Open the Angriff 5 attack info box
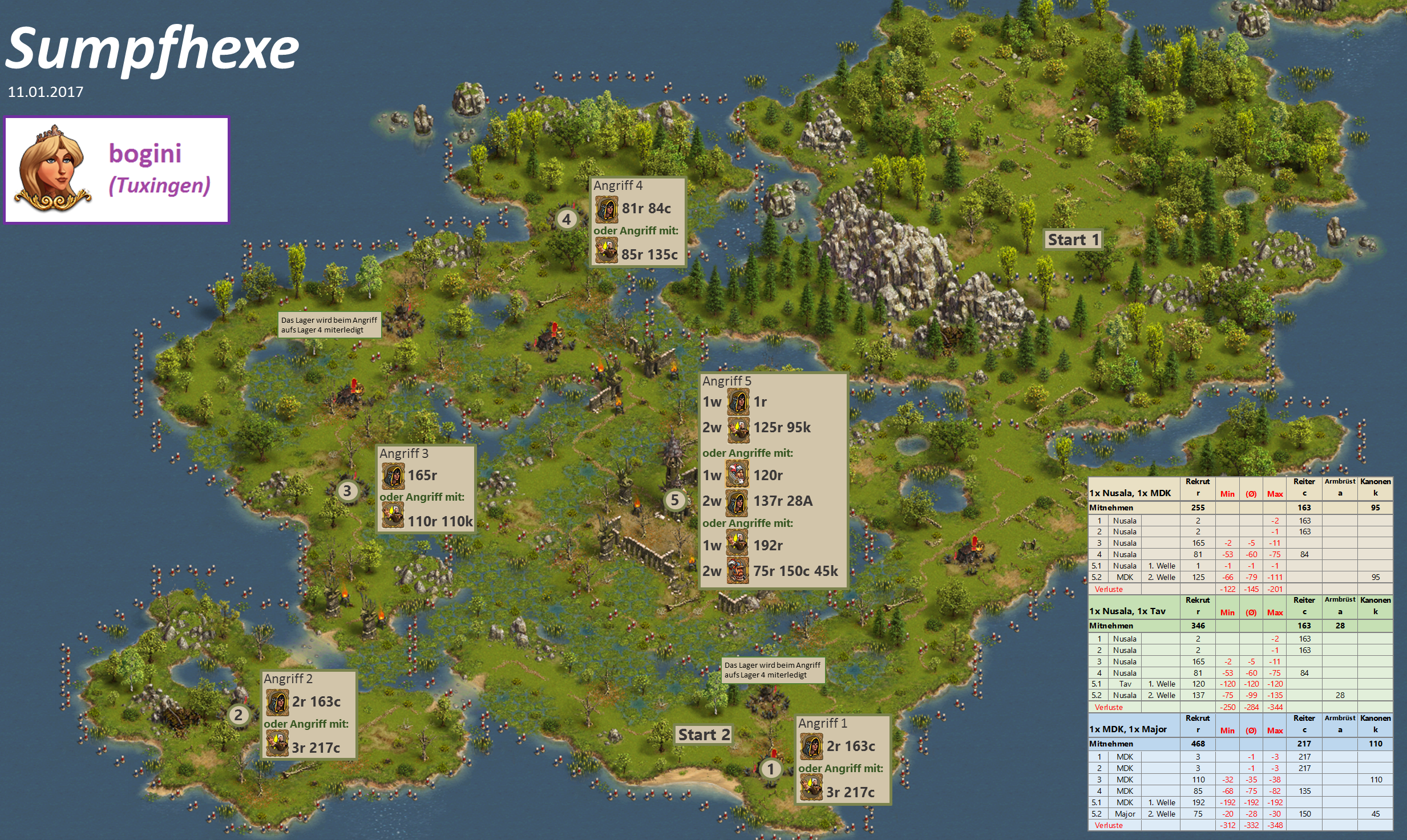1407x840 pixels. 773,480
